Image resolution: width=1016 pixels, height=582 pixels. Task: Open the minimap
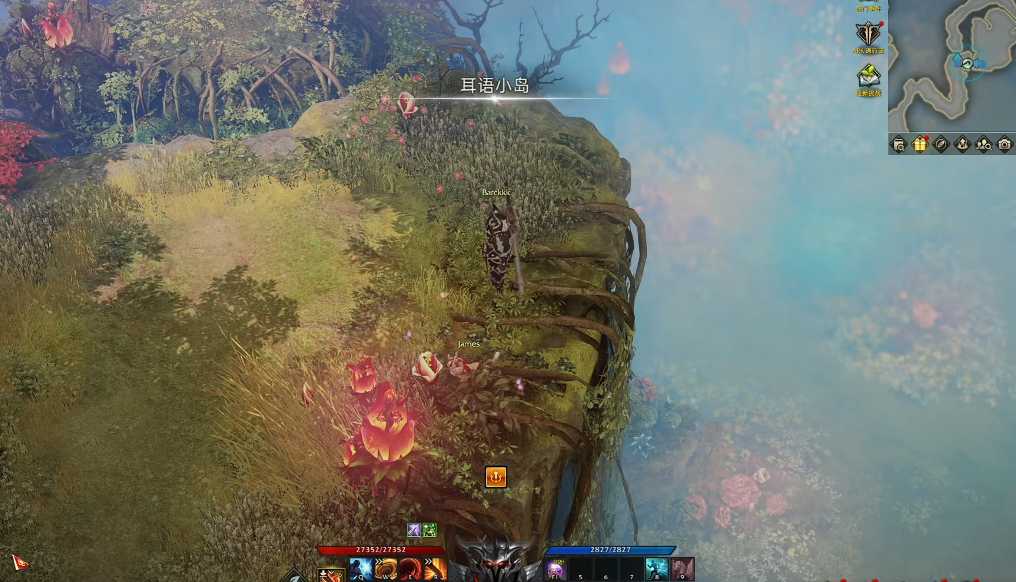pos(952,66)
